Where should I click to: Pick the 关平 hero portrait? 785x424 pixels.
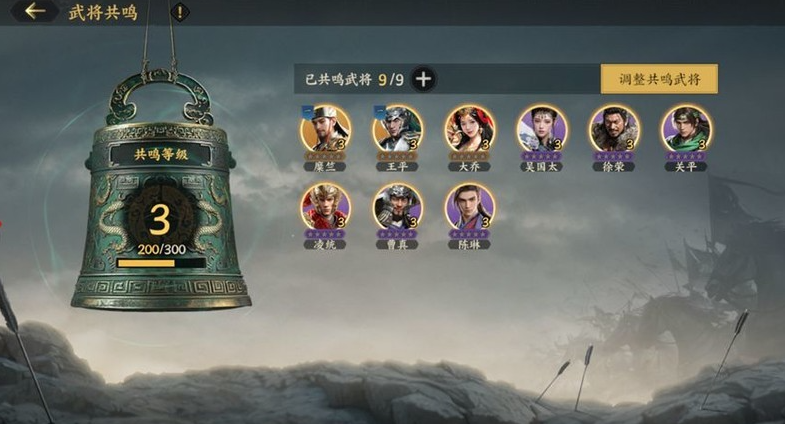tap(686, 129)
